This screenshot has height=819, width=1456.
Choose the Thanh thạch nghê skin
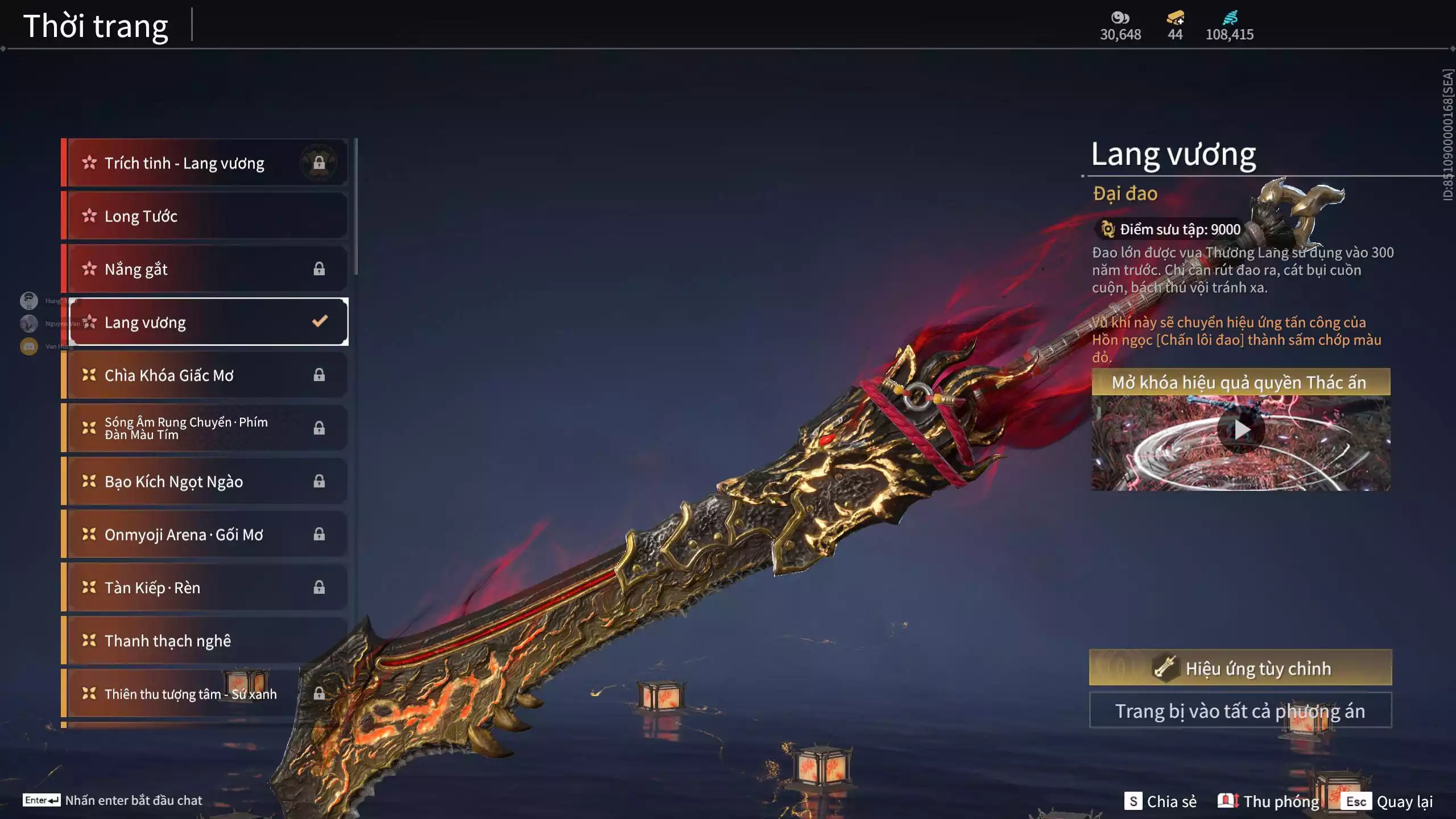click(205, 641)
